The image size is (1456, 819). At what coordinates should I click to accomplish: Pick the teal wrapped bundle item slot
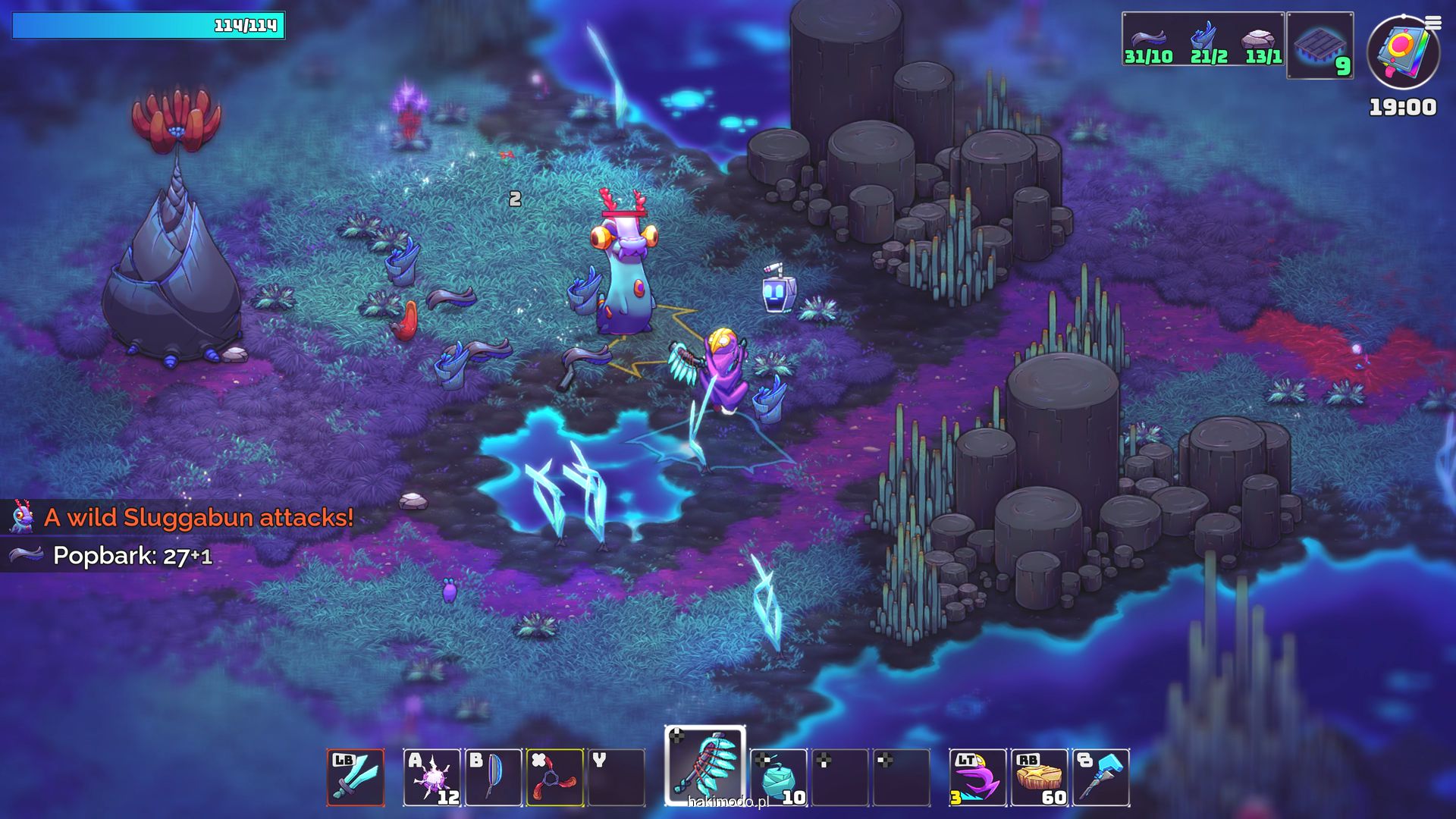(779, 777)
